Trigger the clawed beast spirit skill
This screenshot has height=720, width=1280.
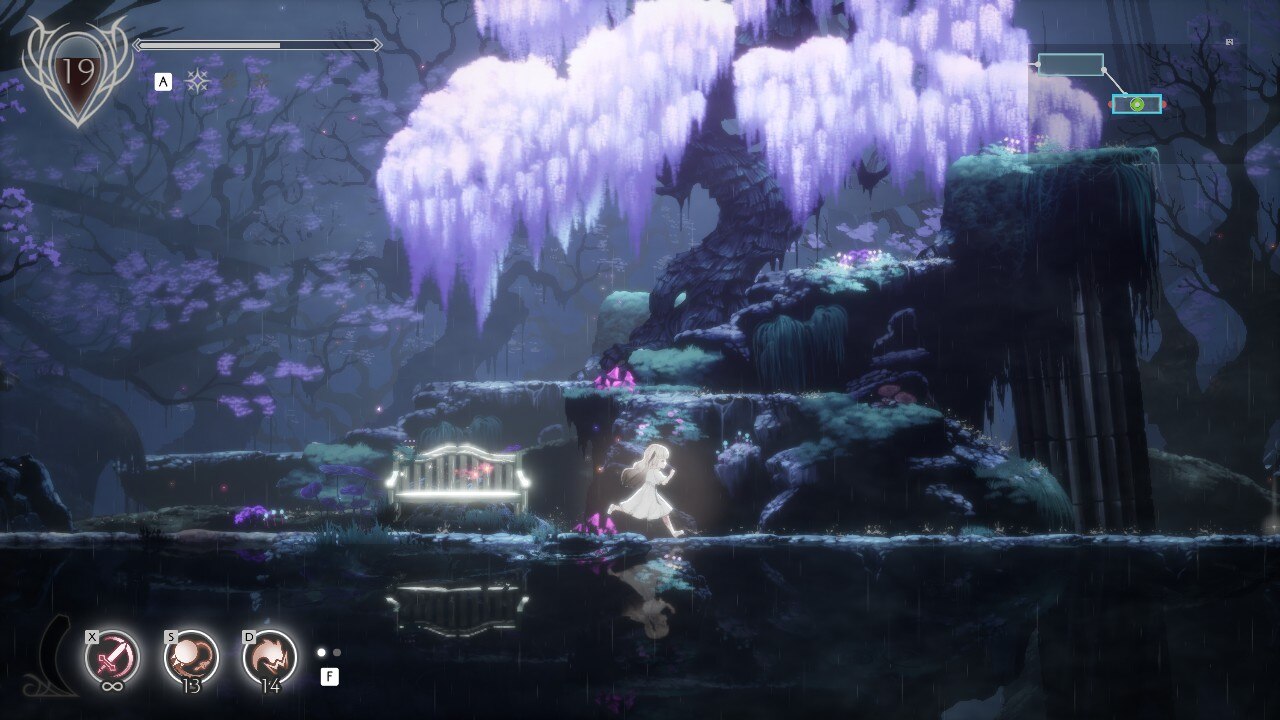269,656
